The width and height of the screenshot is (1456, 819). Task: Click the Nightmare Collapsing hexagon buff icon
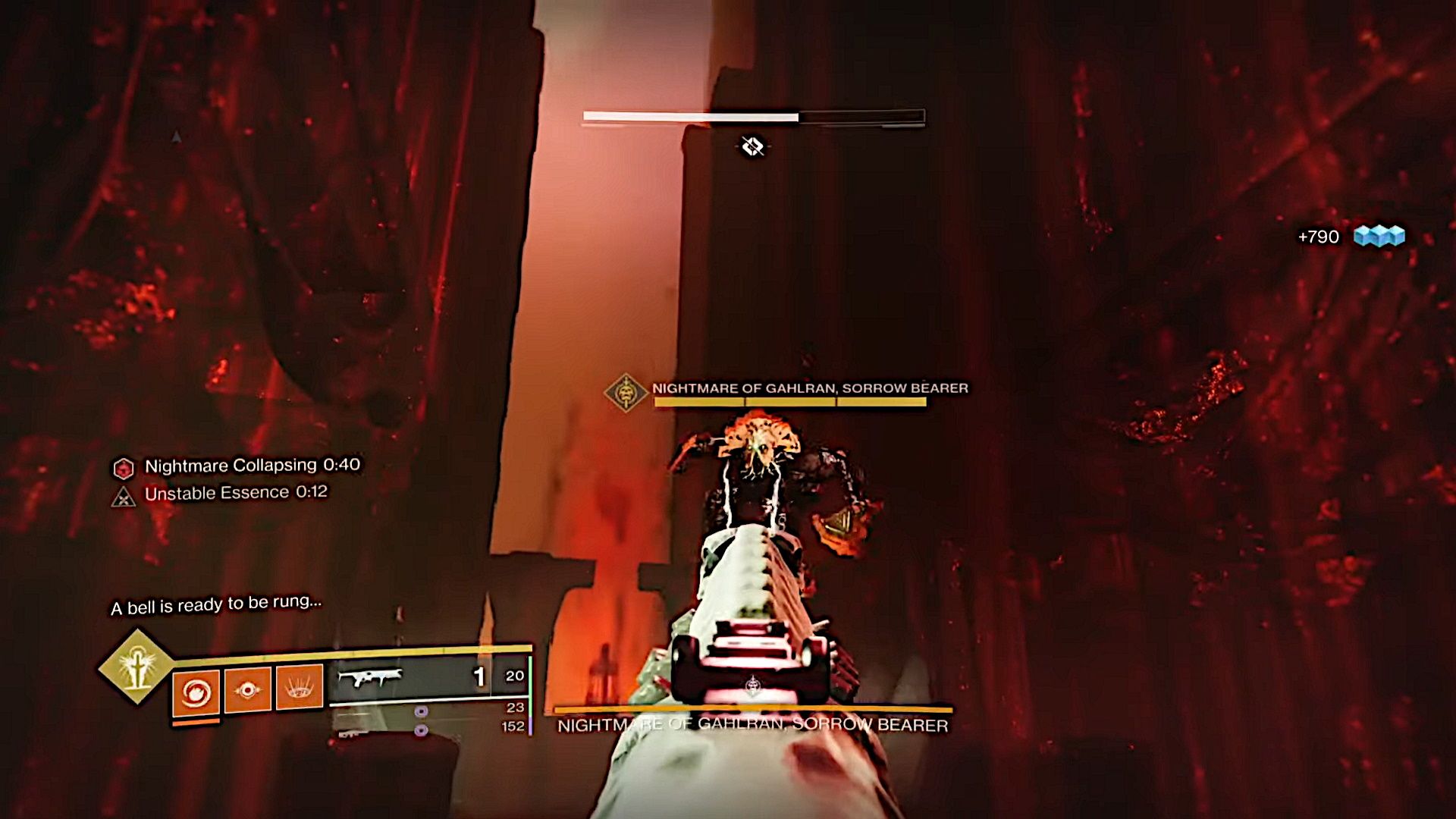[123, 466]
